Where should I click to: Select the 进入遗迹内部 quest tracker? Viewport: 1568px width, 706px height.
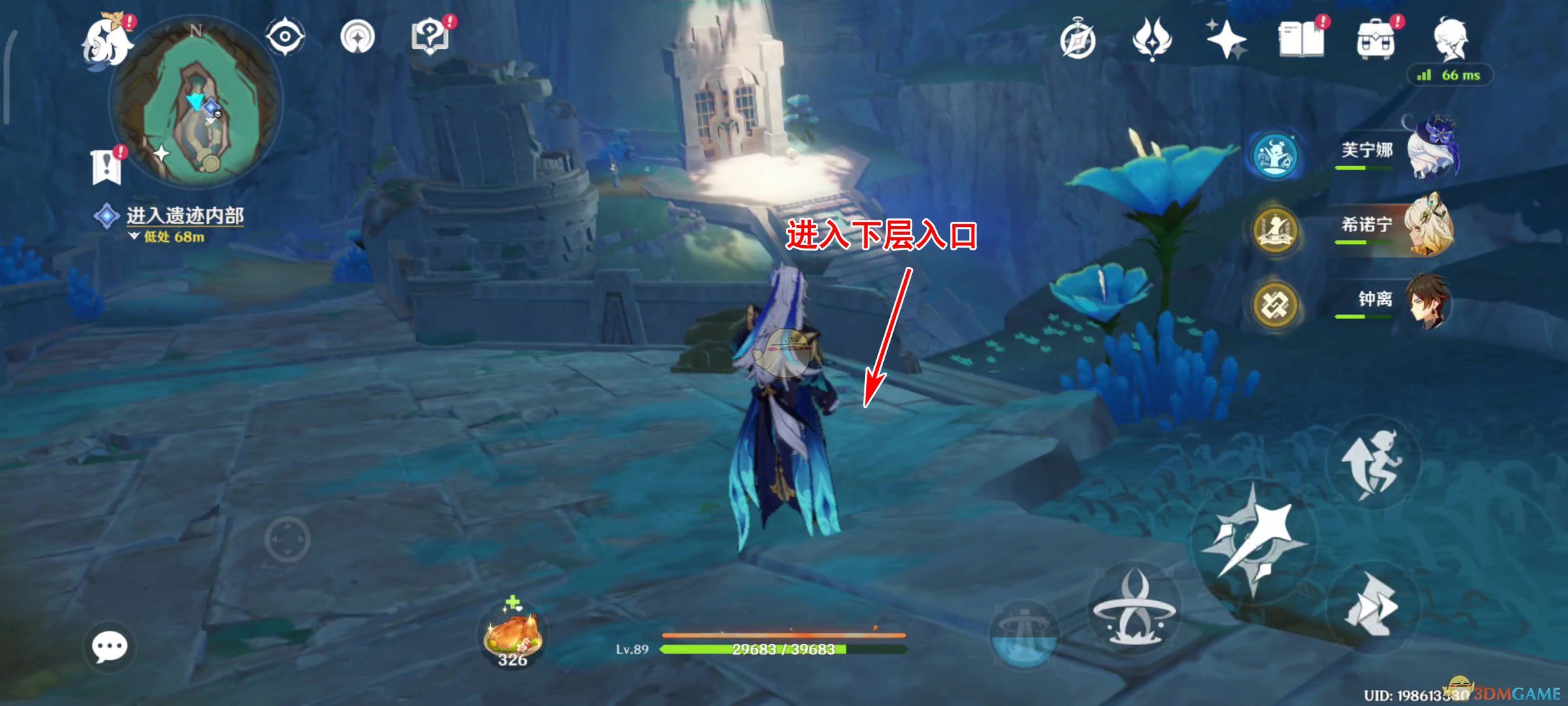click(184, 216)
